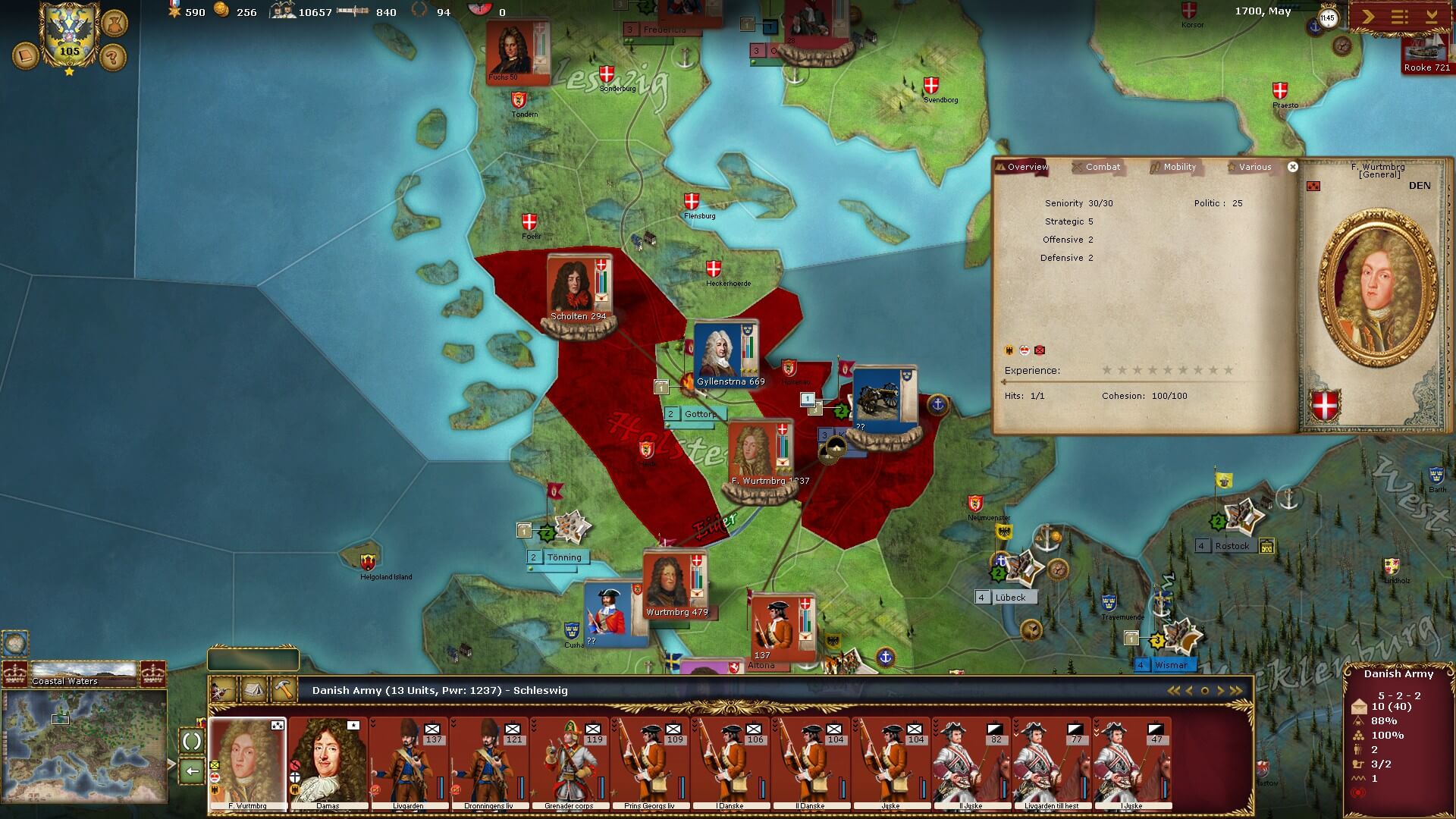1456x819 pixels.
Task: Select the Damas leader card
Action: (x=328, y=763)
